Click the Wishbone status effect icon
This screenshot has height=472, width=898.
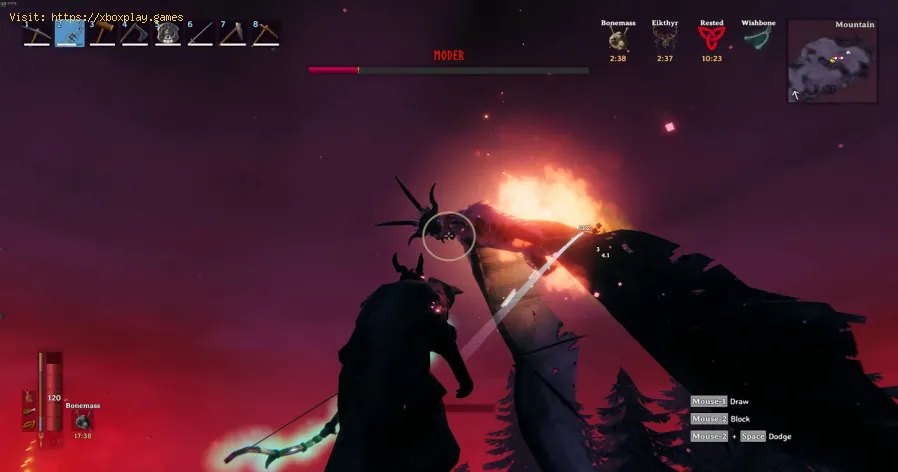point(758,38)
